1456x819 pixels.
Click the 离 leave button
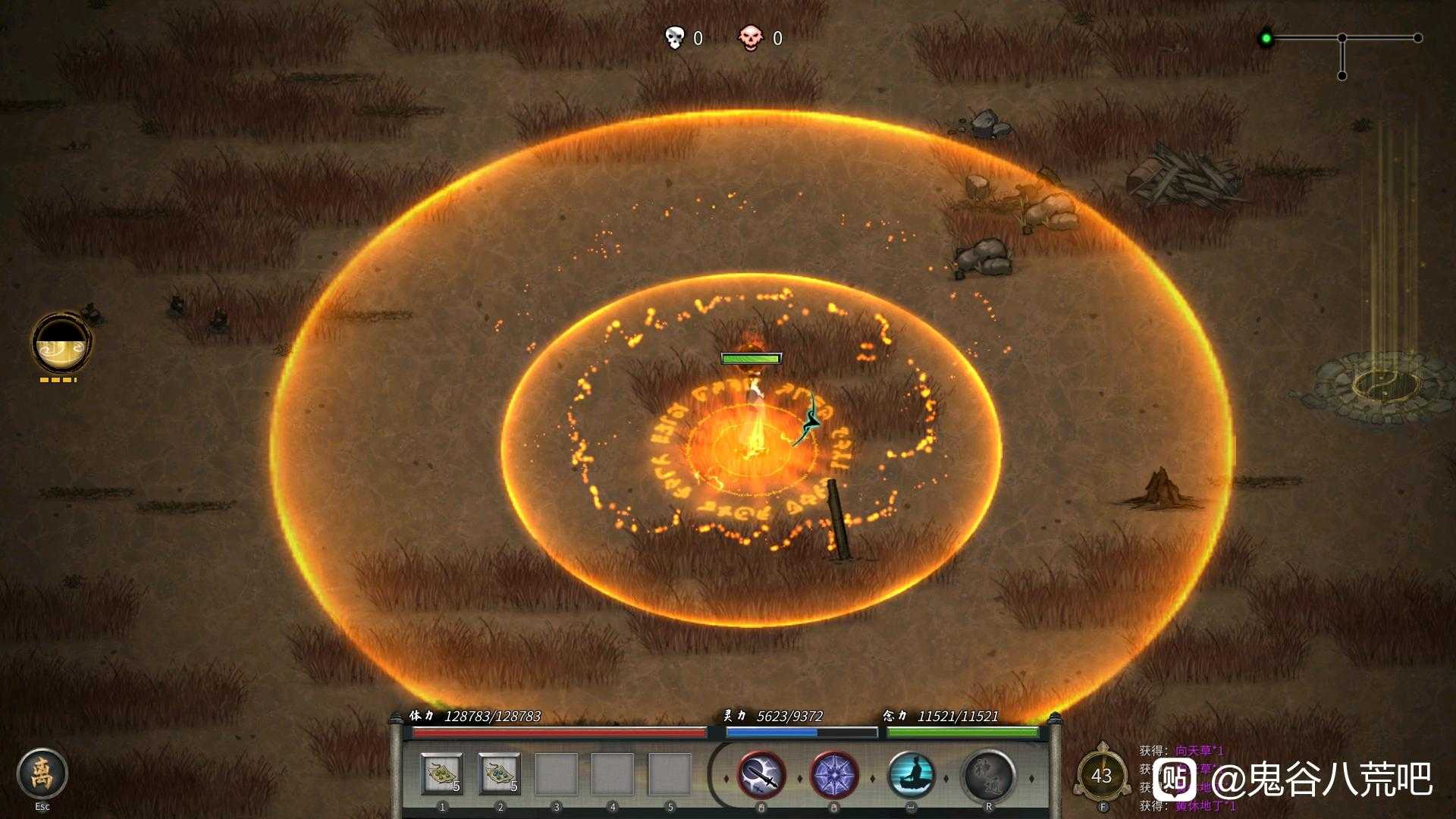pyautogui.click(x=42, y=773)
